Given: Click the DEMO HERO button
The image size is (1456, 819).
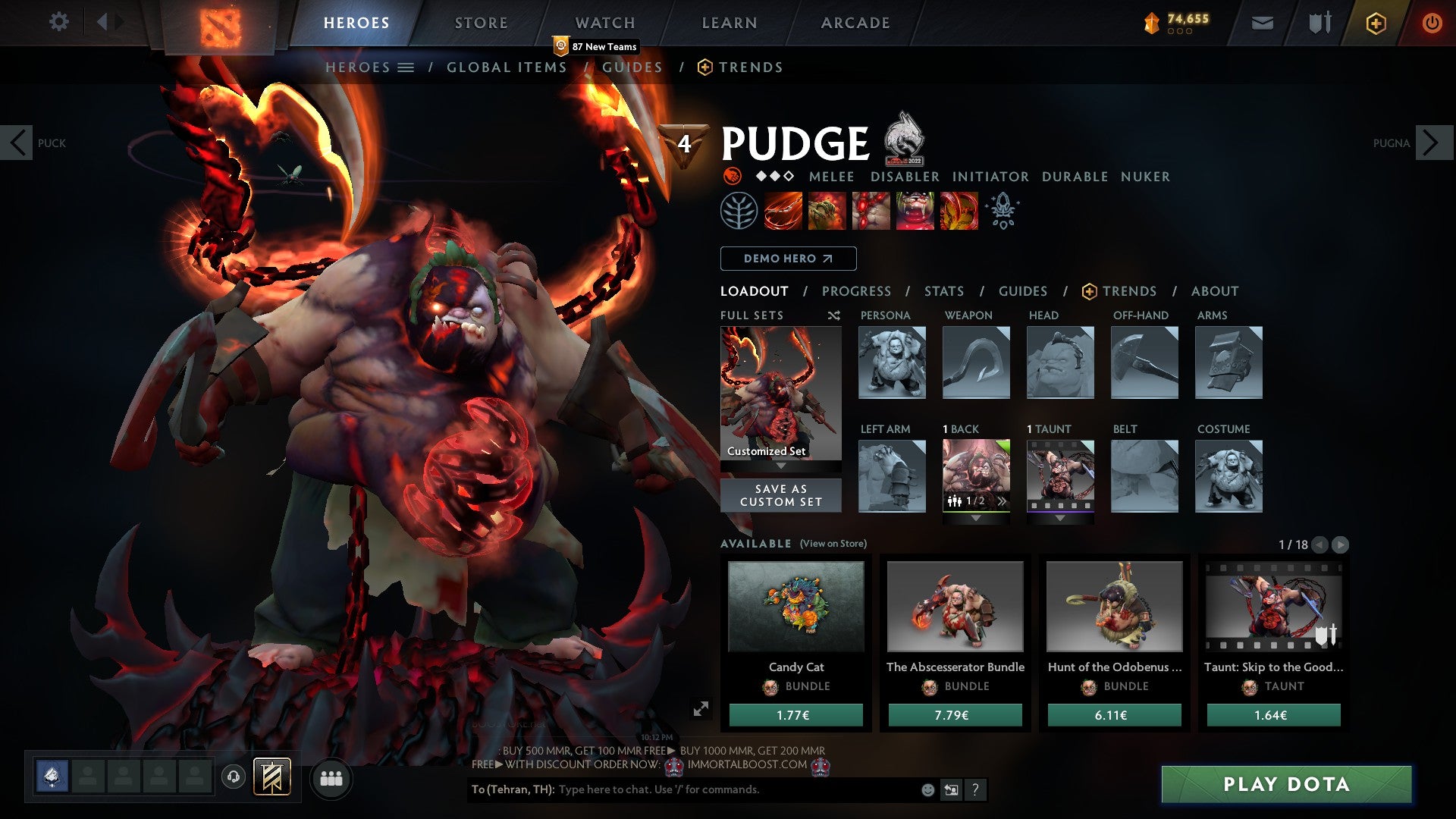Looking at the screenshot, I should 787,259.
